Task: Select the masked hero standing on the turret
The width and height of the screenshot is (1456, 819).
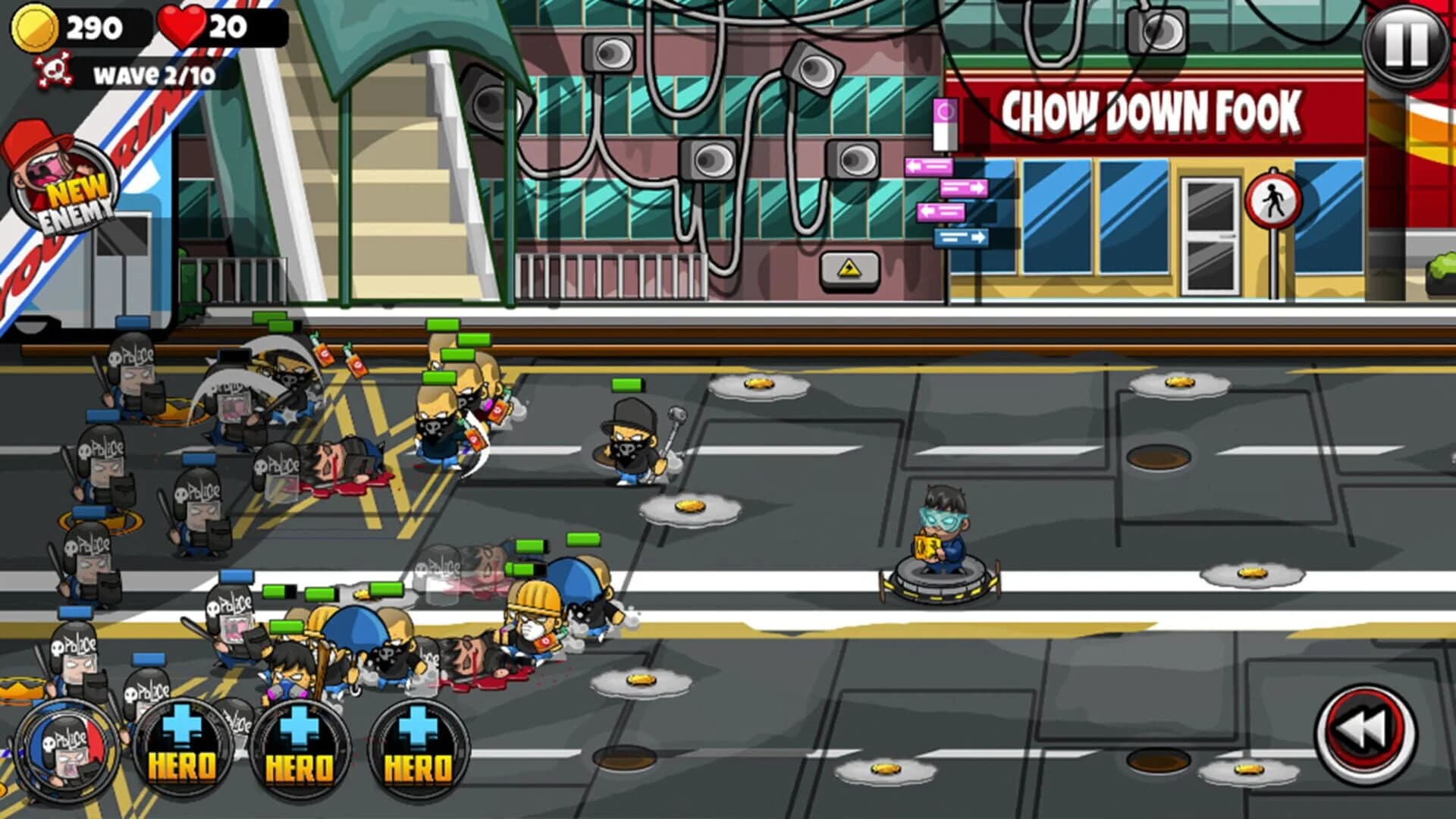Action: (x=943, y=531)
